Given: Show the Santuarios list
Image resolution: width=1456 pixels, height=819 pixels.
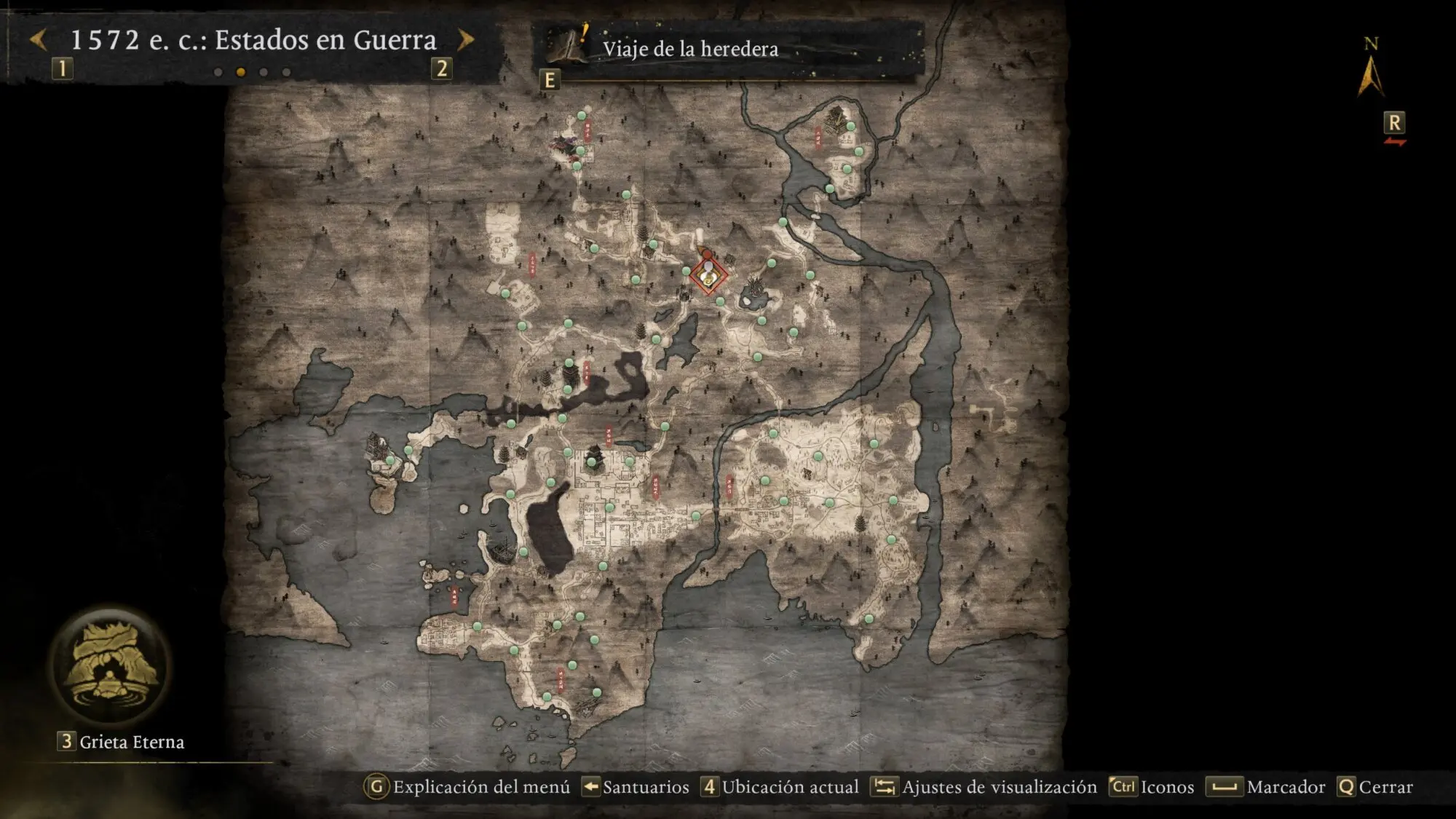Looking at the screenshot, I should tap(636, 787).
